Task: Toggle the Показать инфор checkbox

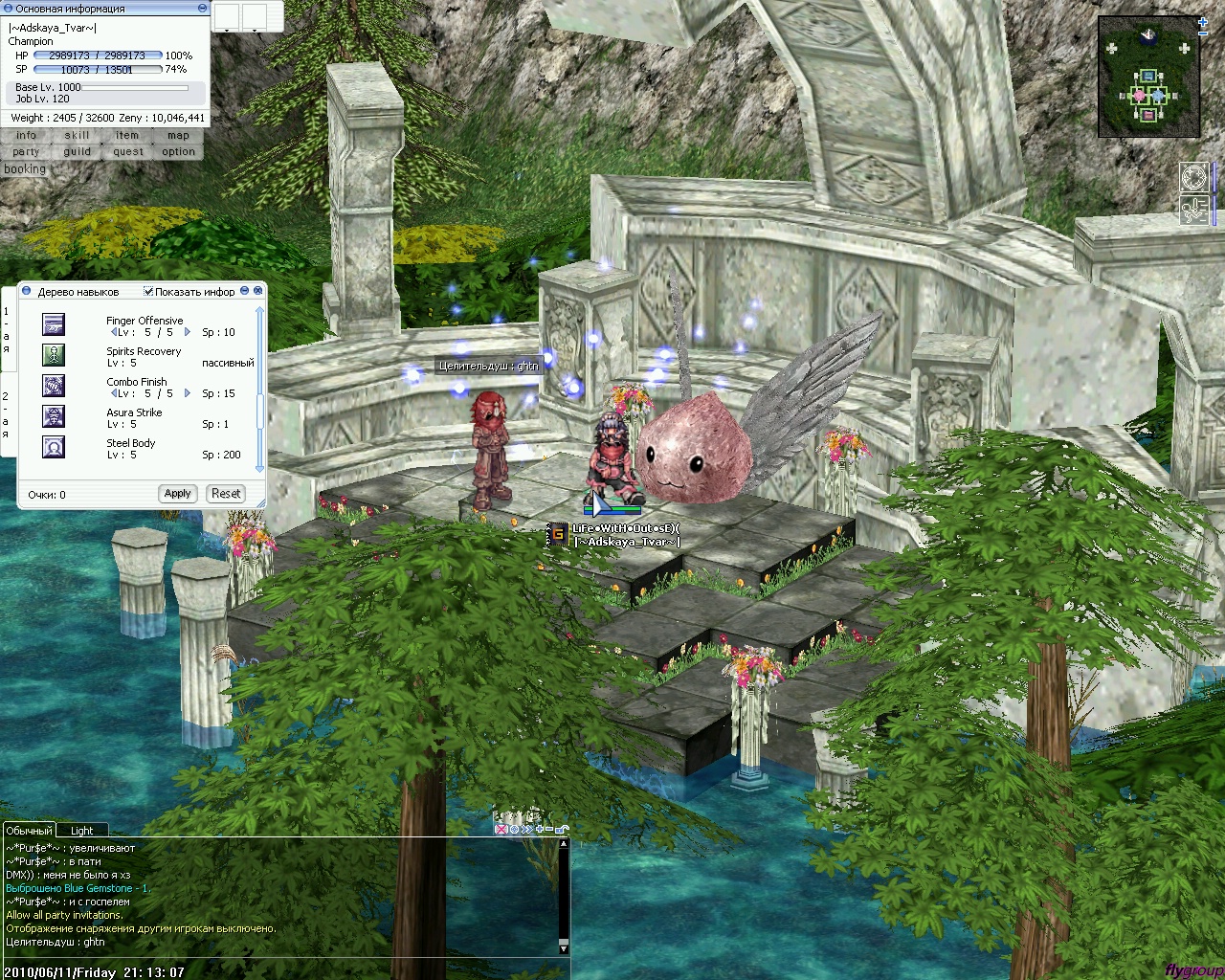Action: (x=148, y=292)
